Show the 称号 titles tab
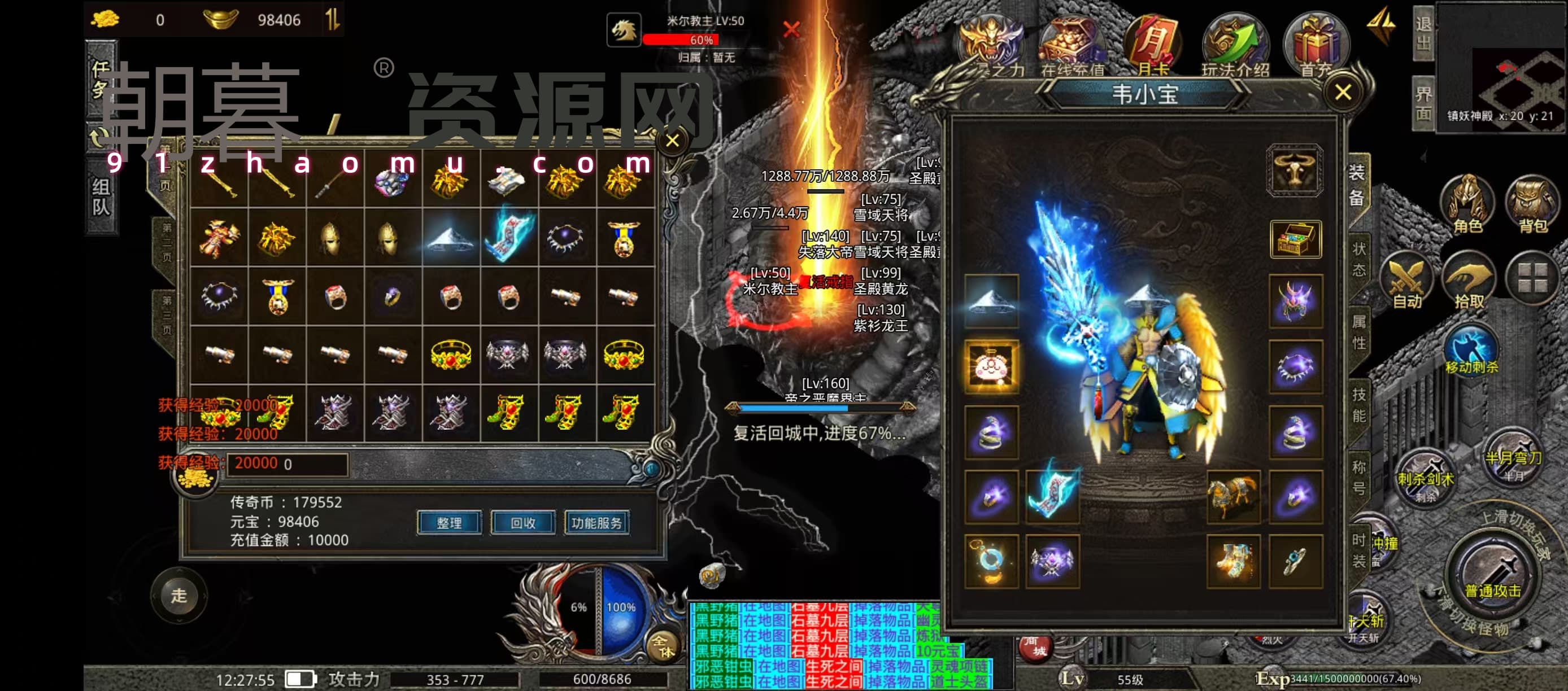Viewport: 1568px width, 691px height. (1358, 478)
